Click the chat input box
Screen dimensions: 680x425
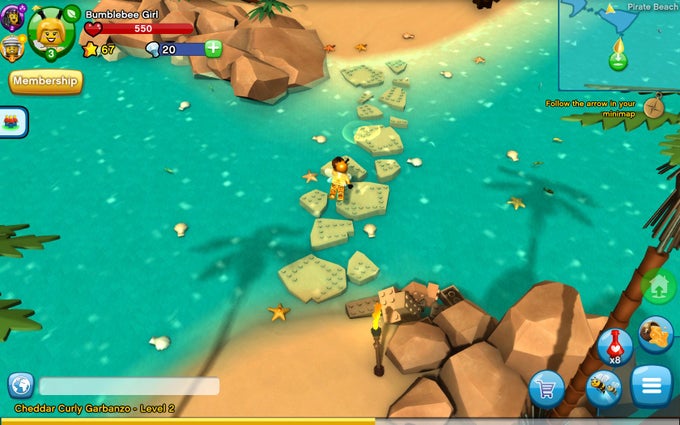(x=129, y=386)
